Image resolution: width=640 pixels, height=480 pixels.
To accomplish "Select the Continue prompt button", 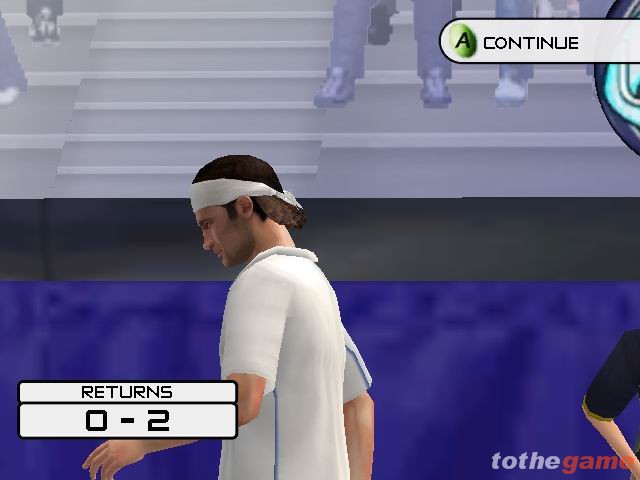I will 520,43.
